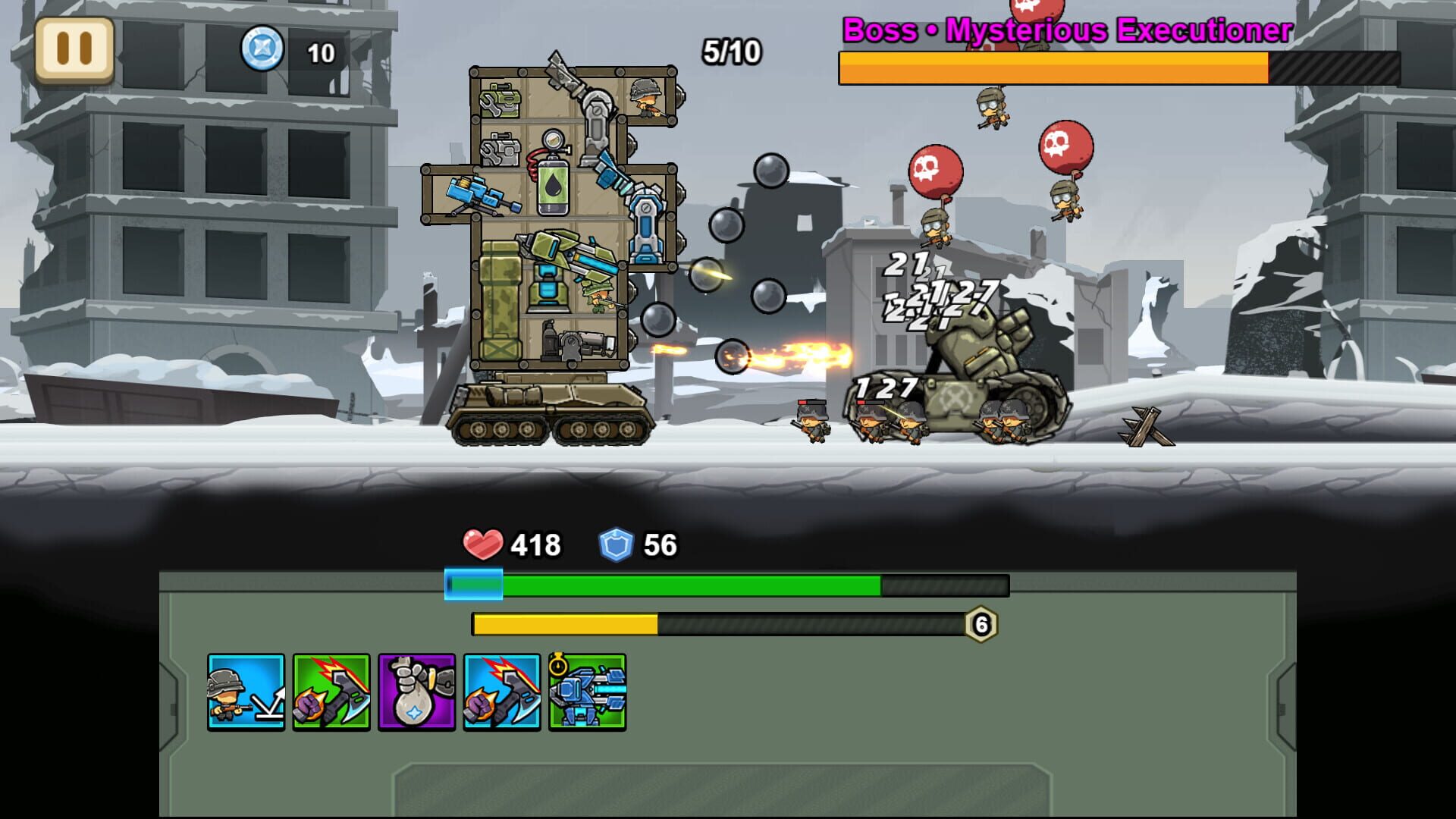This screenshot has width=1456, height=819.
Task: Click the yellow experience progress bar
Action: point(565,625)
